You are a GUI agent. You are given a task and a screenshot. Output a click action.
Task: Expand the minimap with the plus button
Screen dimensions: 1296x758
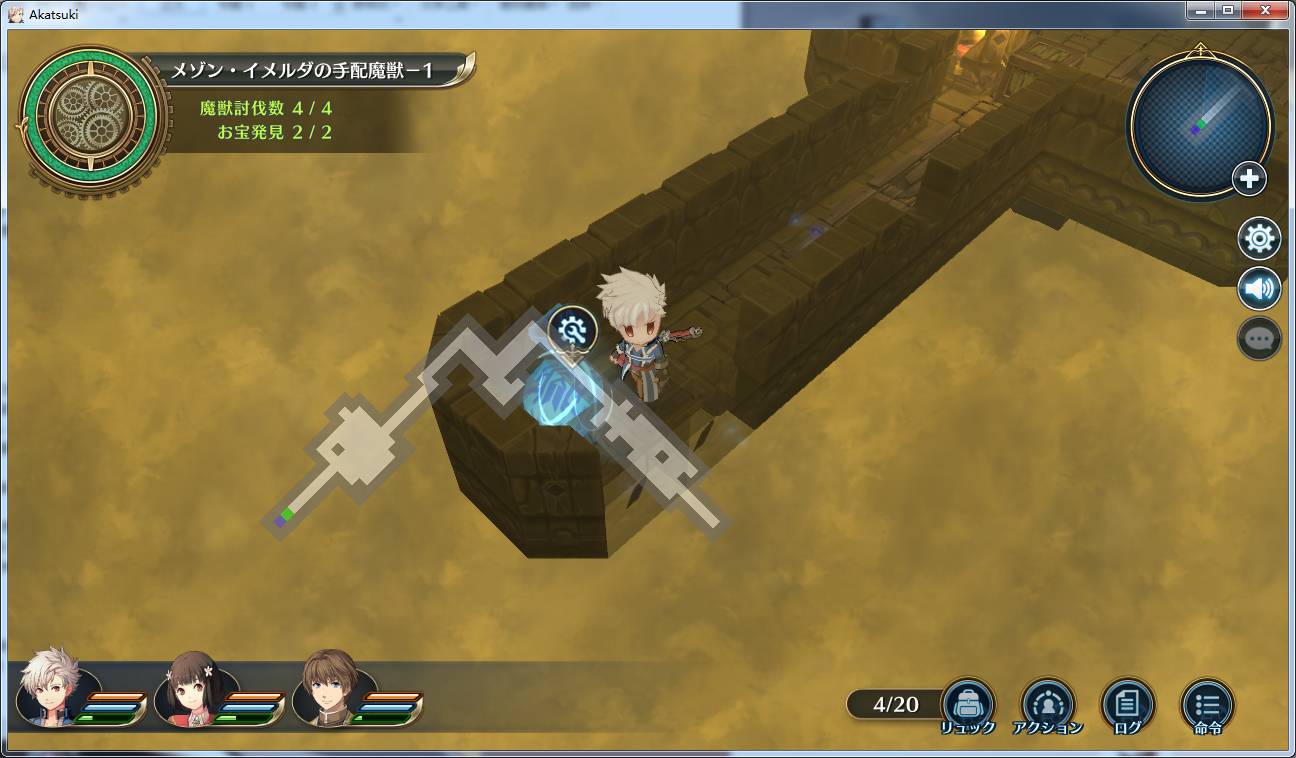coord(1249,180)
